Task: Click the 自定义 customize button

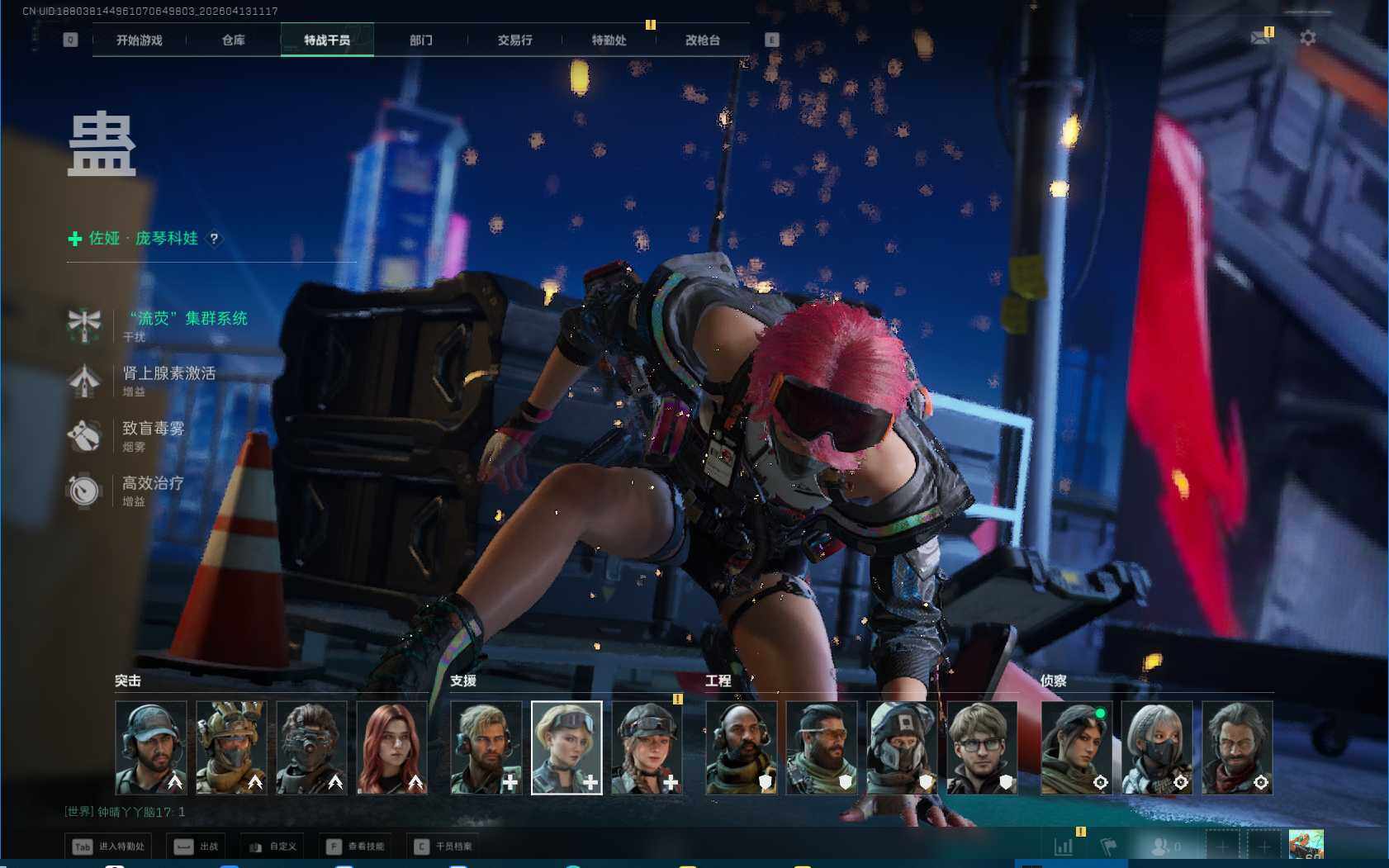Action: coord(273,847)
